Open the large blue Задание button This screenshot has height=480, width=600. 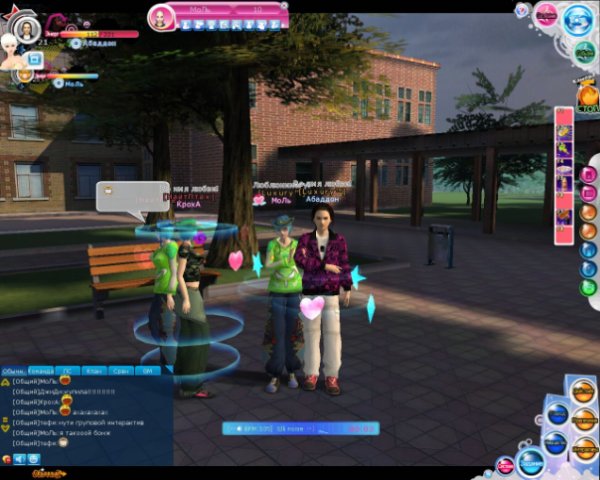(530, 462)
